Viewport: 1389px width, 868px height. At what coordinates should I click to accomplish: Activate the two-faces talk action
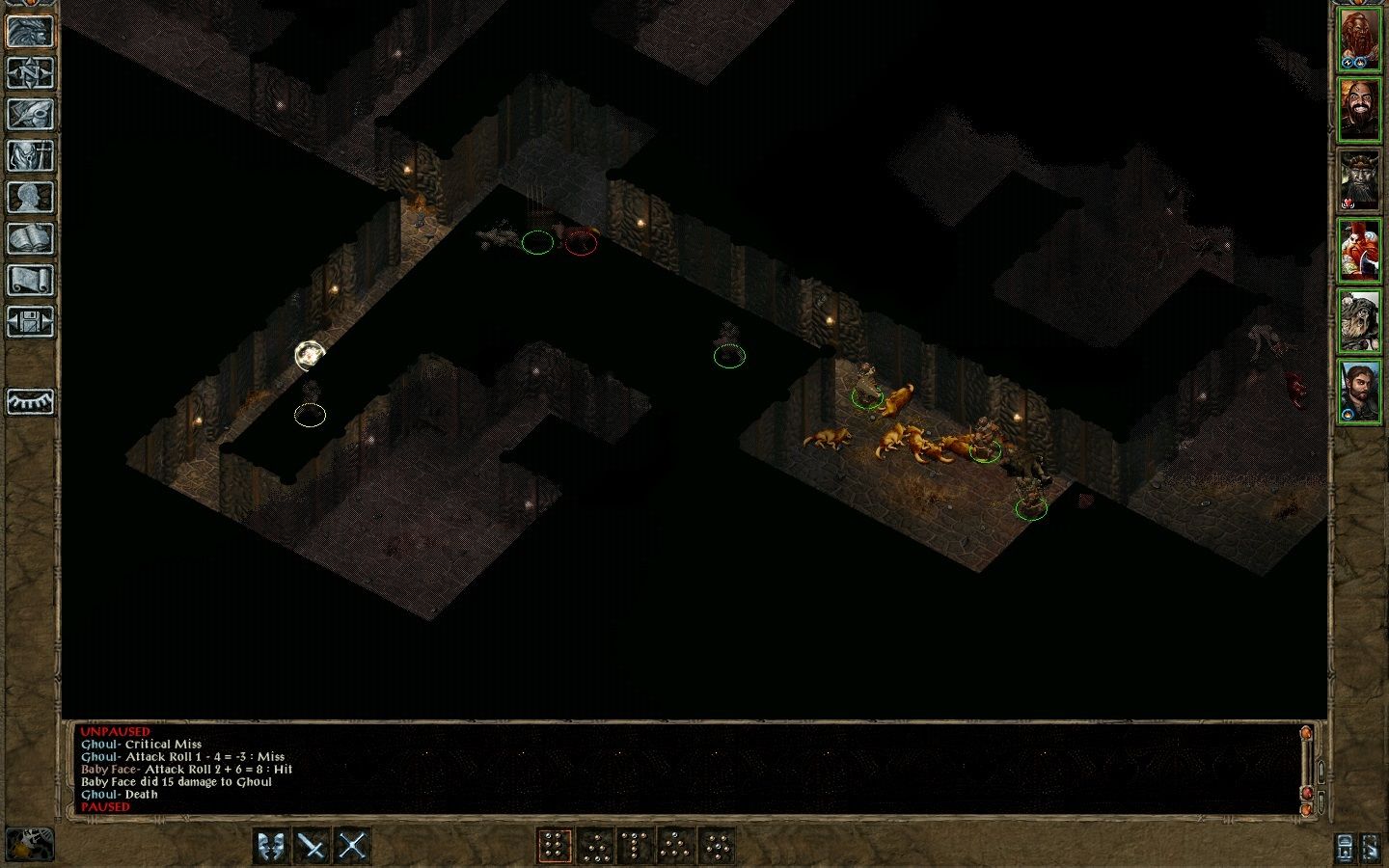coord(272,847)
